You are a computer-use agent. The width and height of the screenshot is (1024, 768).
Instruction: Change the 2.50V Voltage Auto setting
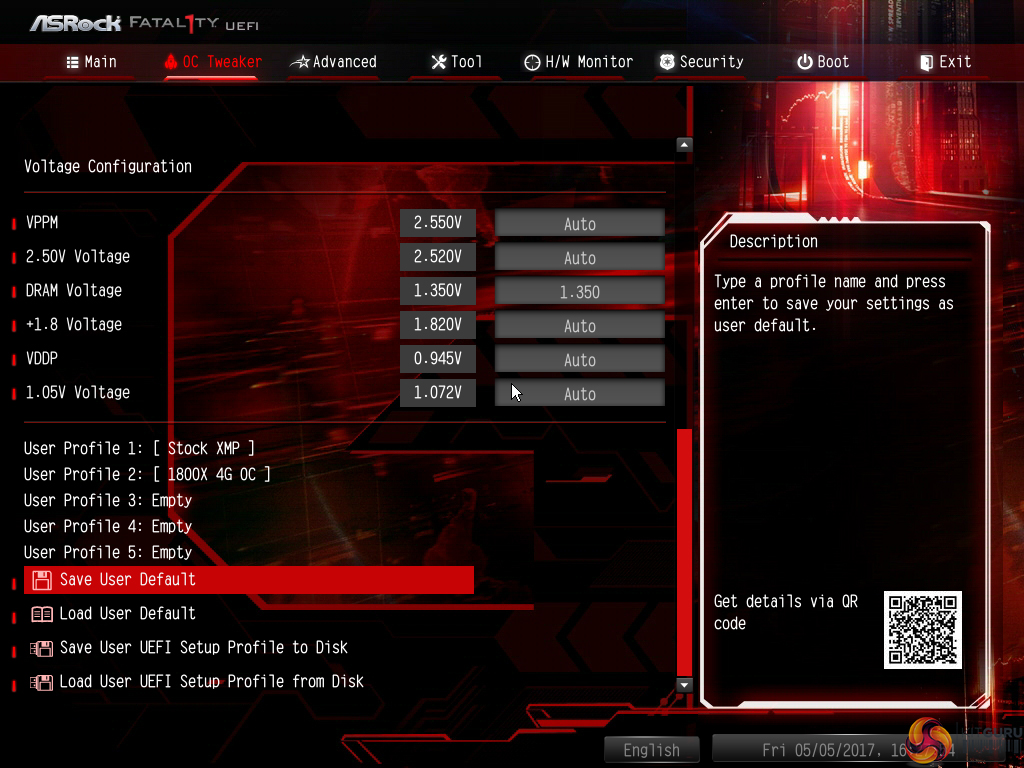pos(580,258)
